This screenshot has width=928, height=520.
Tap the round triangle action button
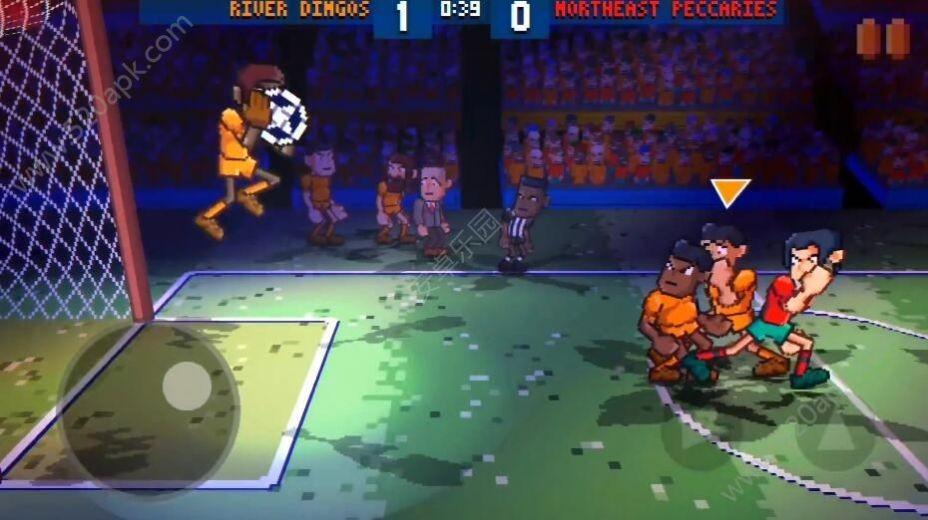tap(835, 438)
